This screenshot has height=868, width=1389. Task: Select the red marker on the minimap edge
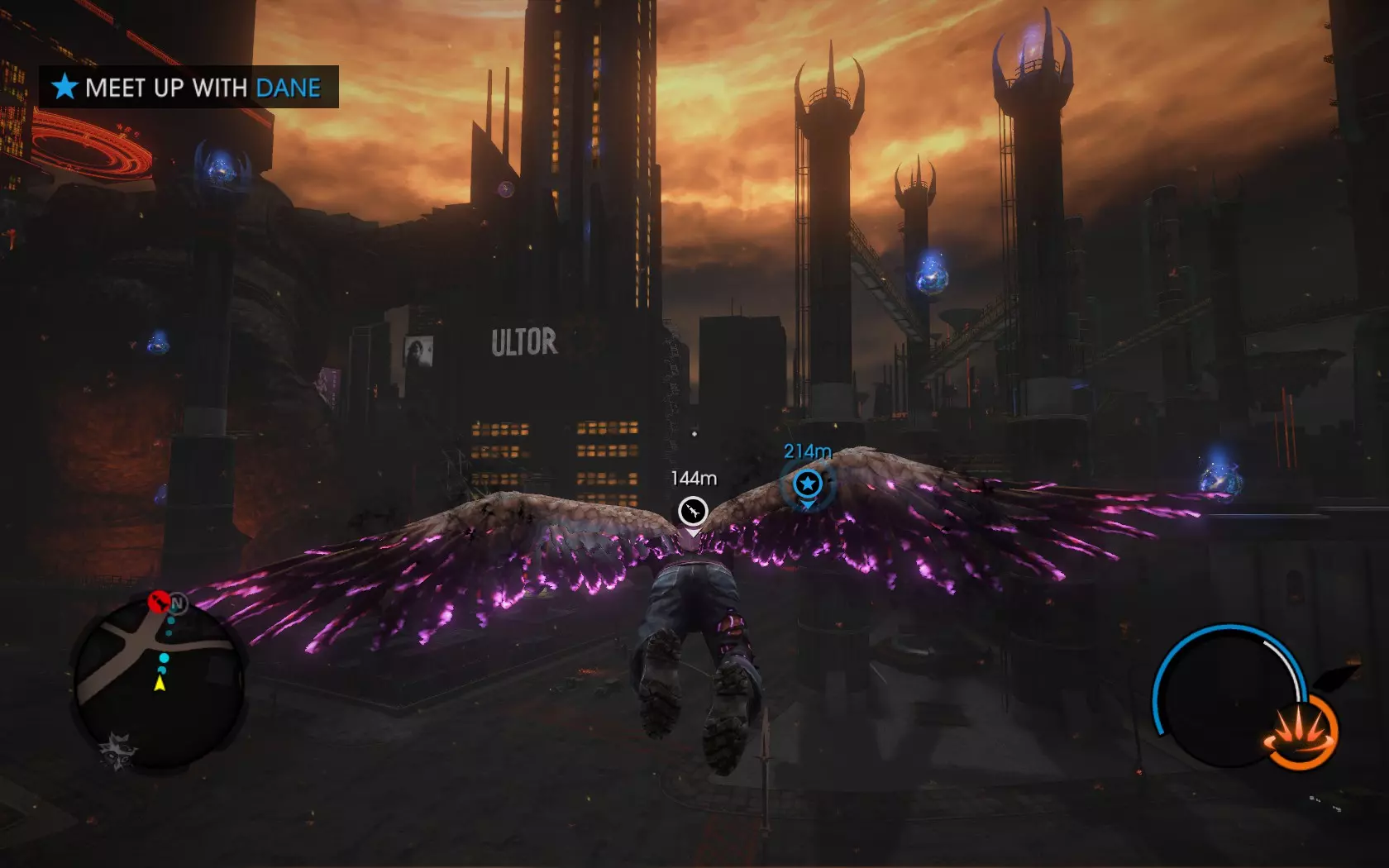pyautogui.click(x=158, y=601)
